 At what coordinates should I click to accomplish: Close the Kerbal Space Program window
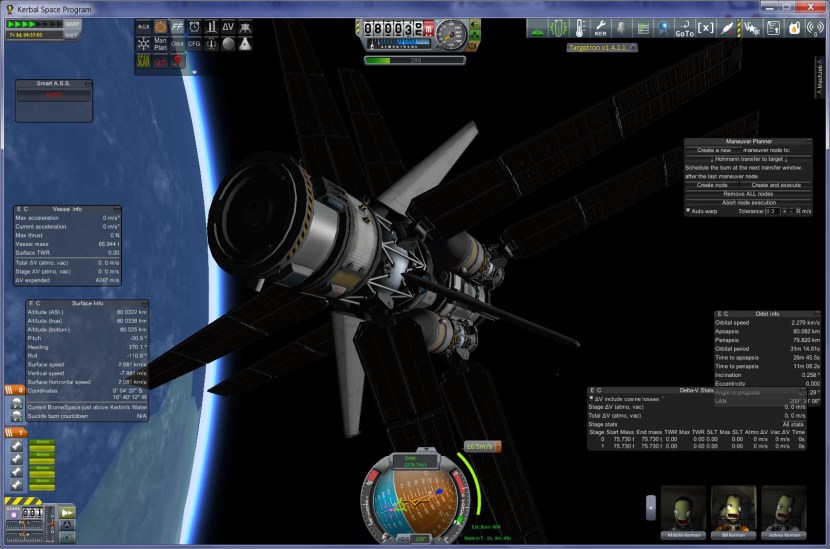pyautogui.click(x=811, y=7)
